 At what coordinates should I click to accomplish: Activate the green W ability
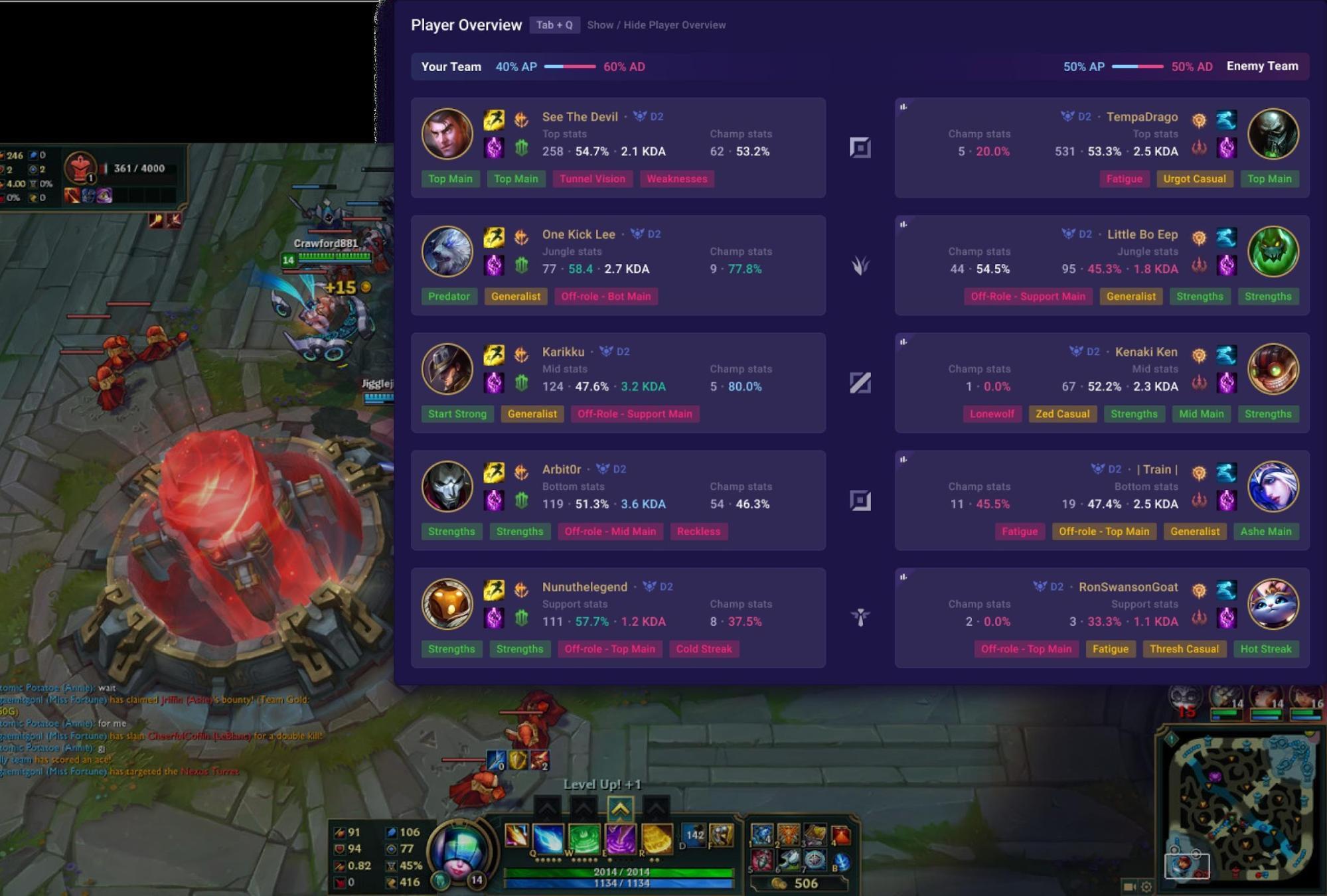pyautogui.click(x=584, y=838)
